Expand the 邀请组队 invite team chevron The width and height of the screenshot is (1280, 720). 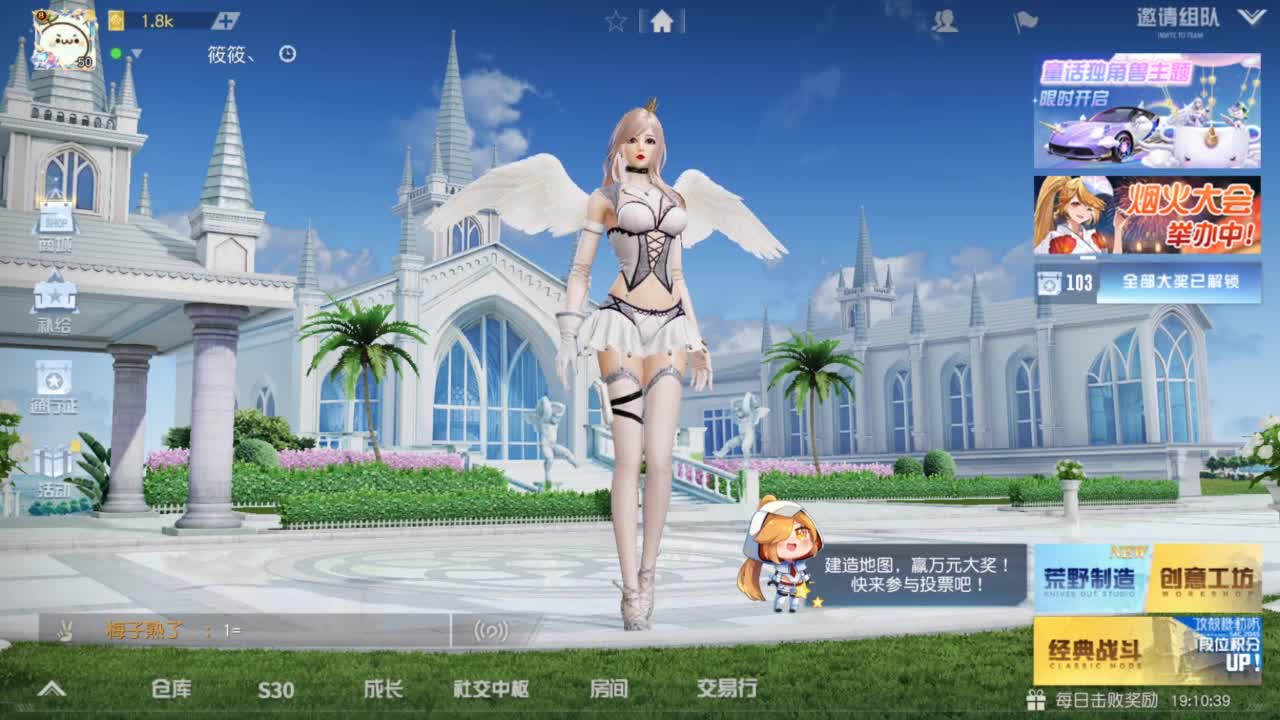(x=1247, y=16)
